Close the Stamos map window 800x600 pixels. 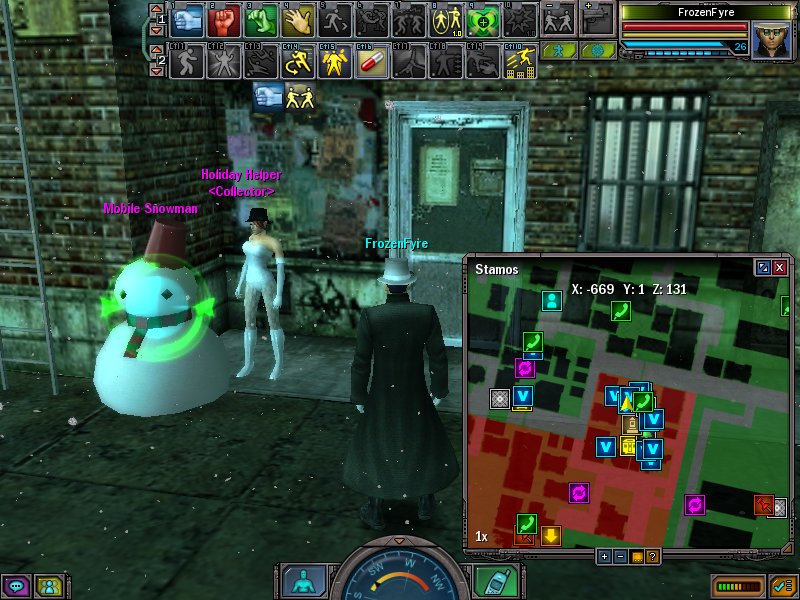[x=779, y=268]
